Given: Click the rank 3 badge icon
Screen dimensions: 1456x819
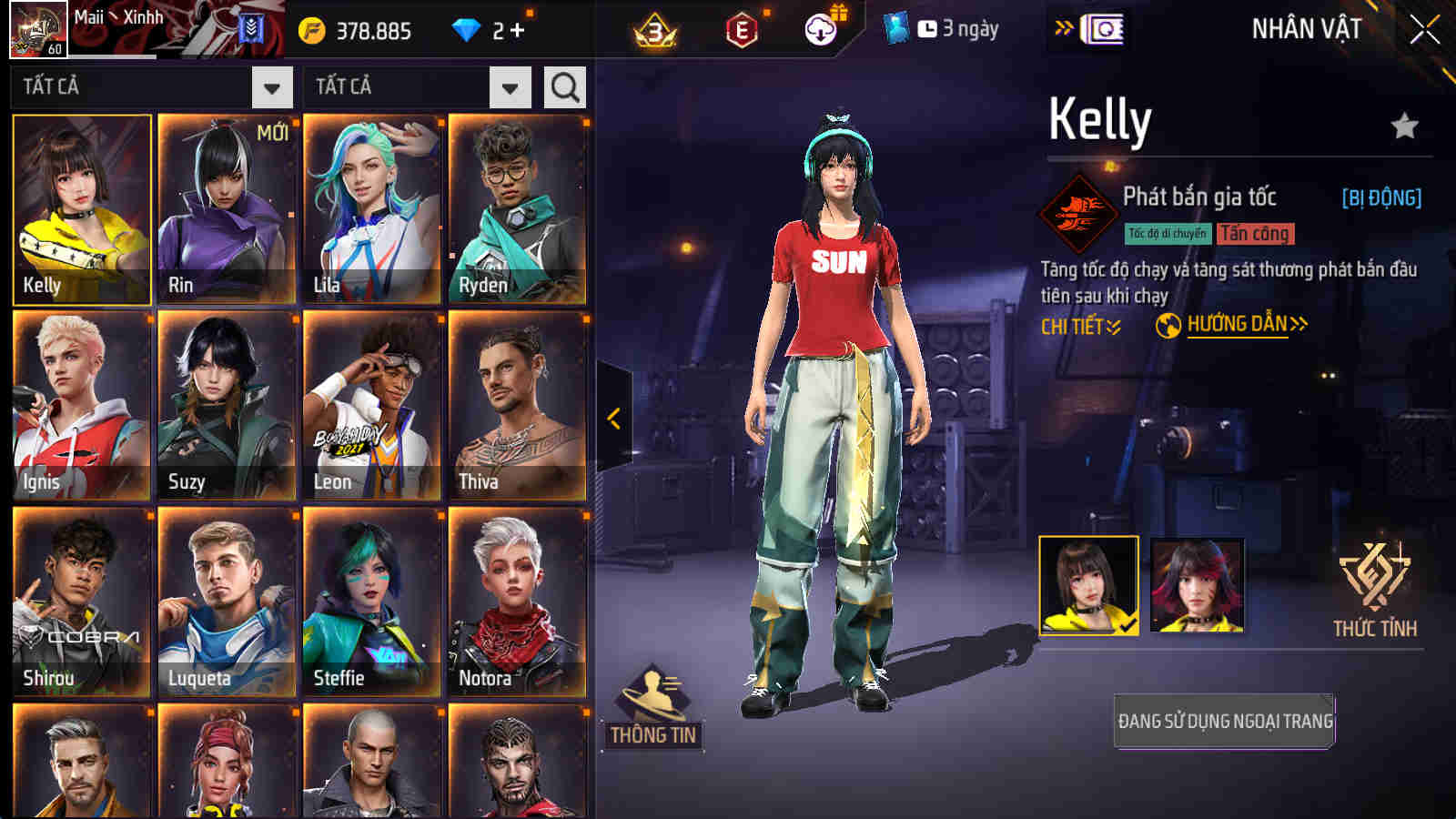Looking at the screenshot, I should point(651,27).
